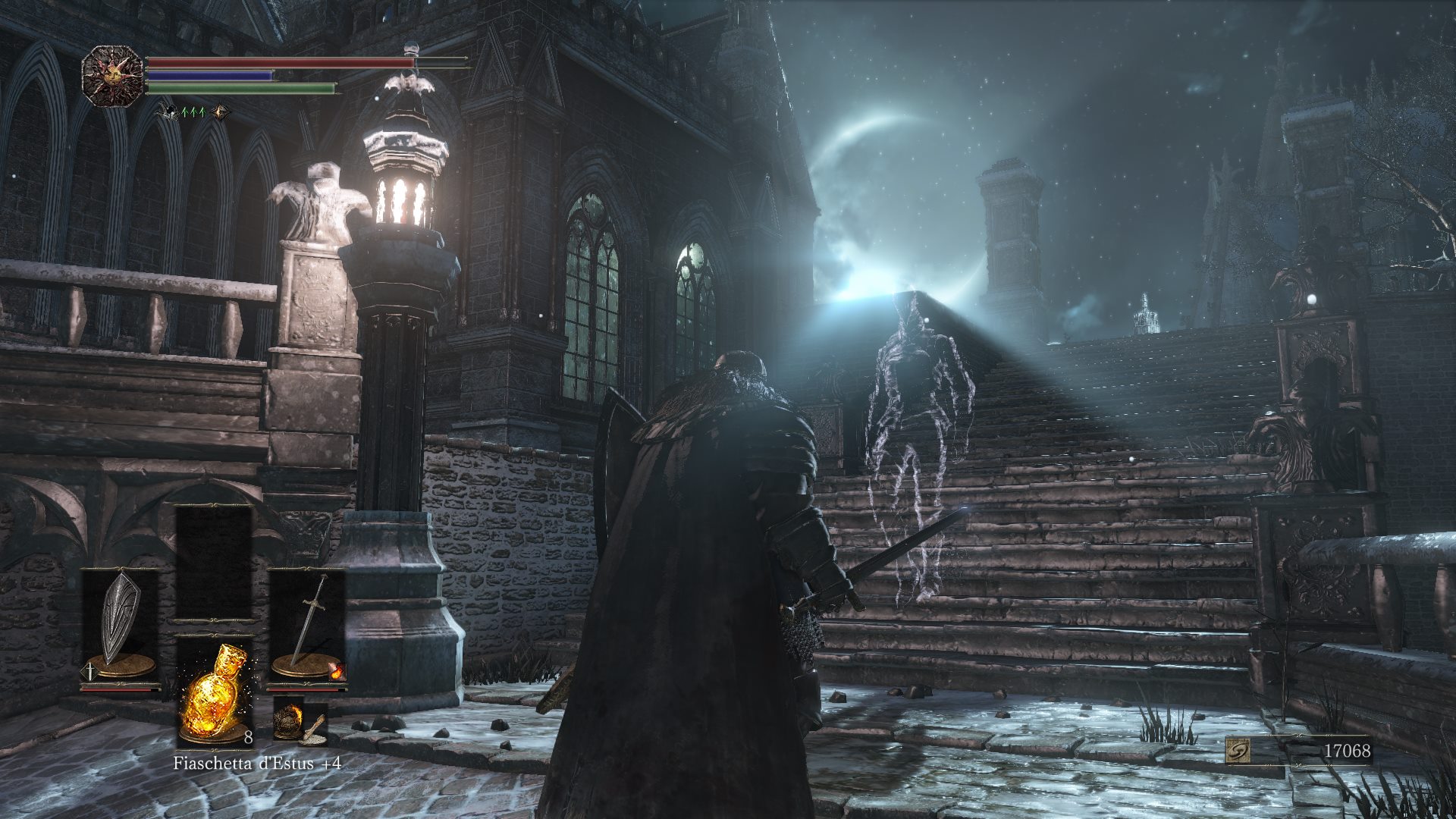The image size is (1456, 819).
Task: Click the fire infusion badge on the sword slot
Action: point(337,671)
